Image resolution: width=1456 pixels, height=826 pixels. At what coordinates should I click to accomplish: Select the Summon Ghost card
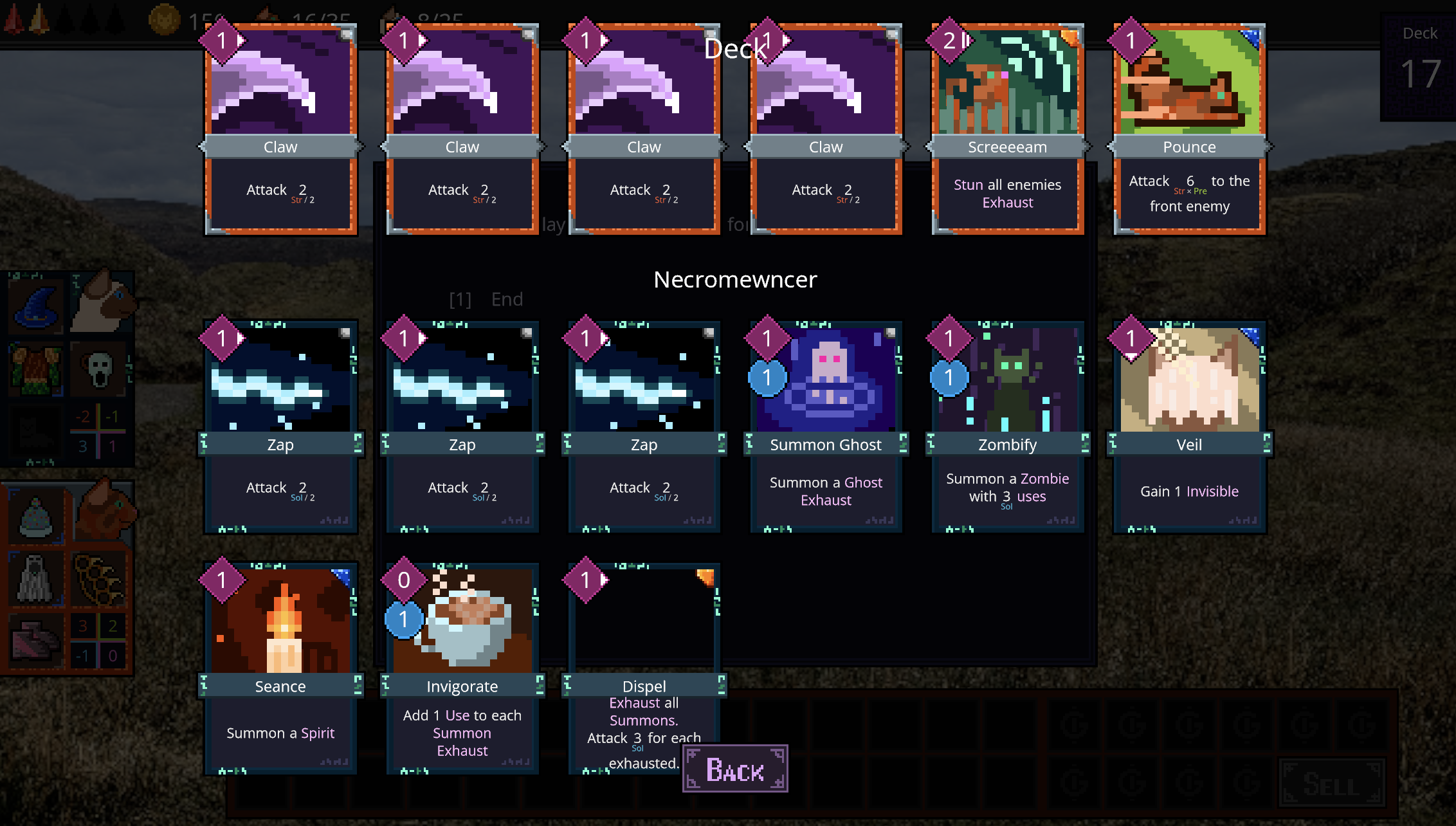(x=826, y=427)
